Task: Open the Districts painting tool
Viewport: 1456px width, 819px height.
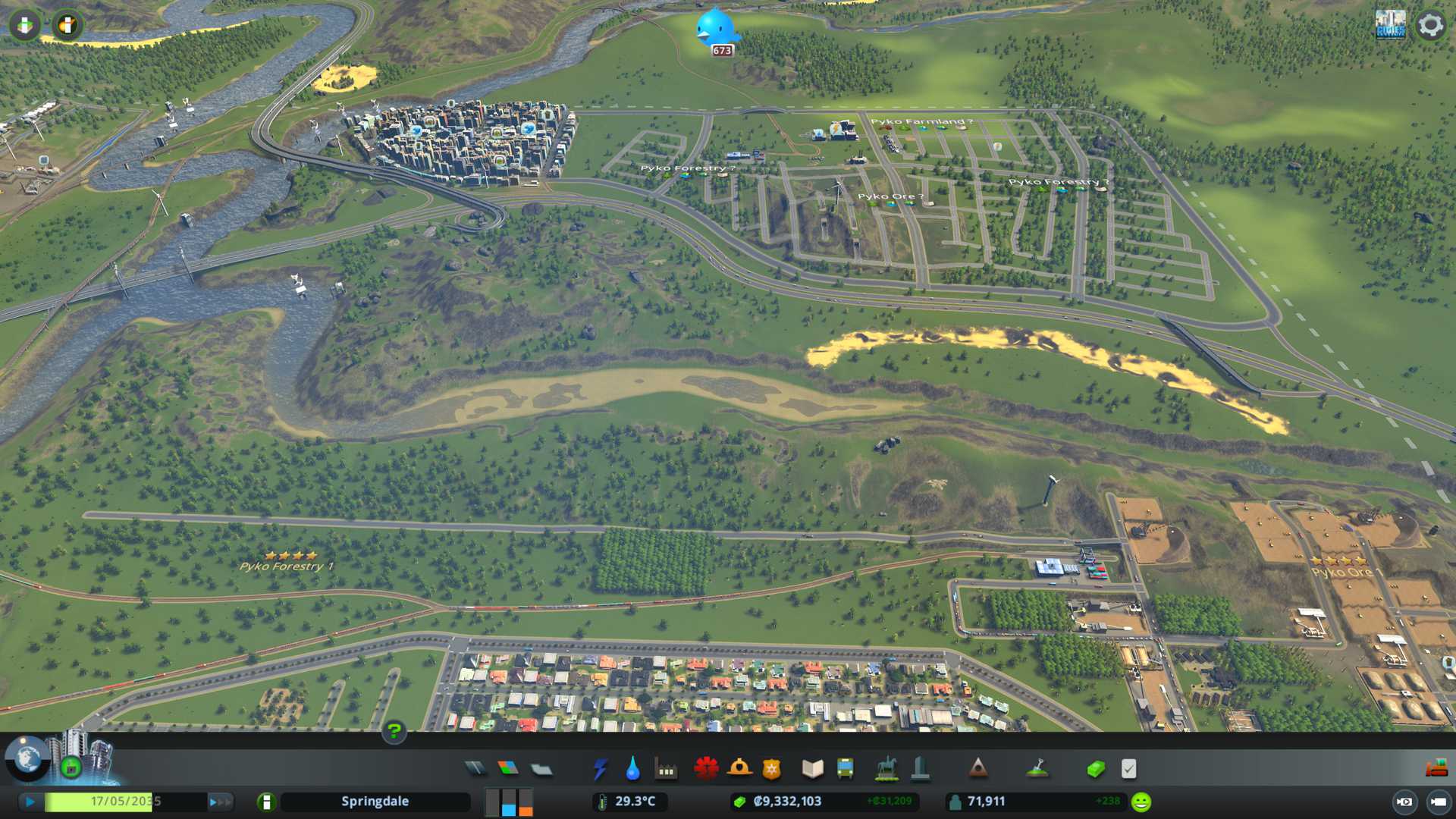Action: [x=541, y=769]
